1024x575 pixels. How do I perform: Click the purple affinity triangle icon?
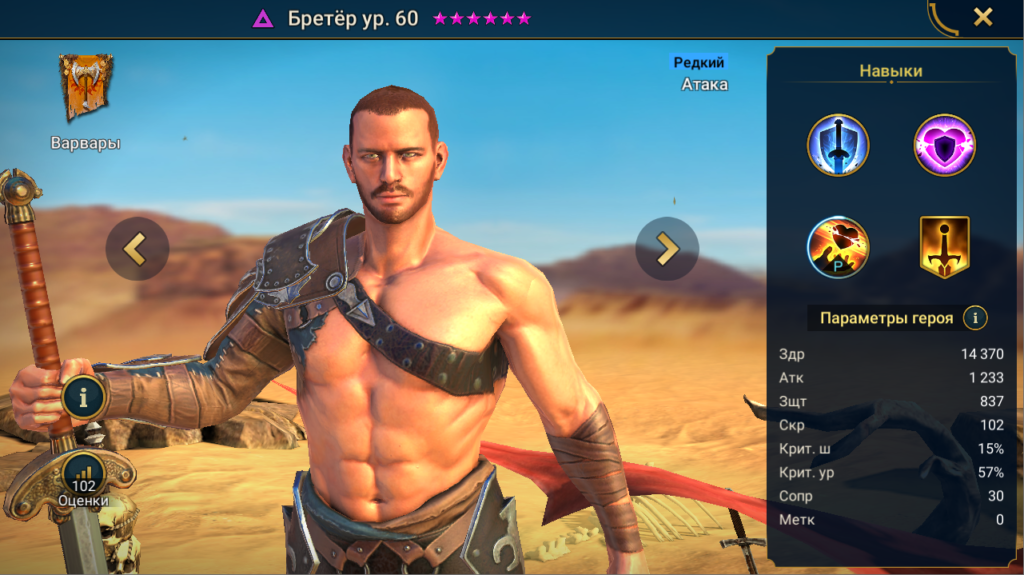(262, 18)
